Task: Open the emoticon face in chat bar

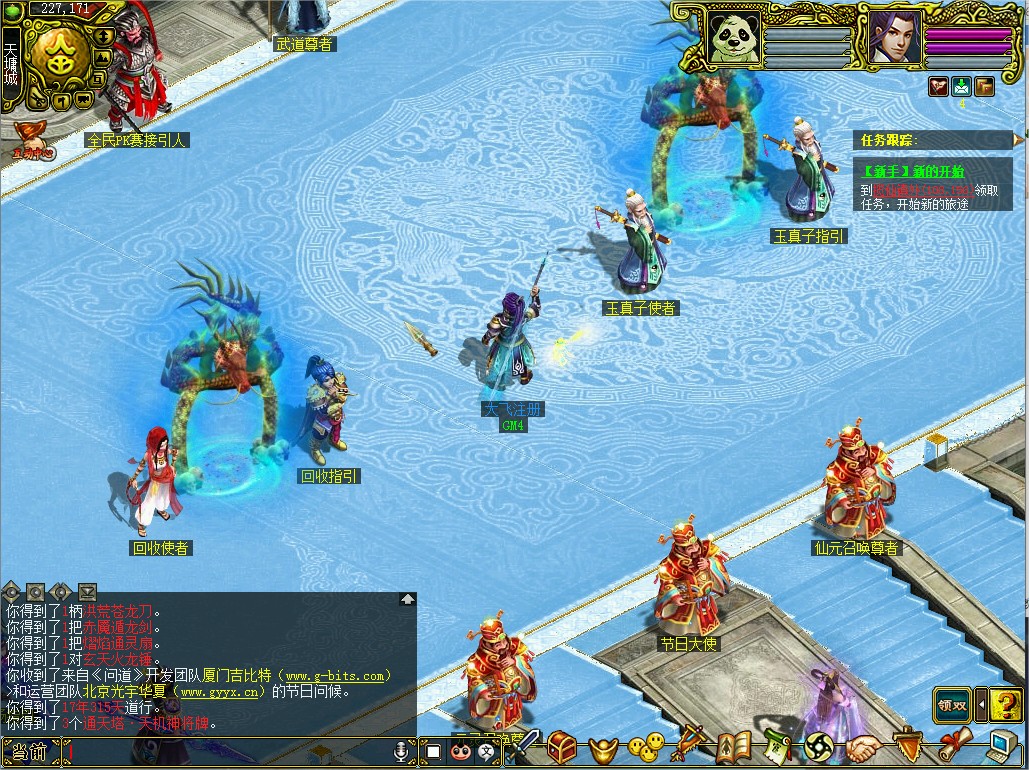Action: (460, 751)
